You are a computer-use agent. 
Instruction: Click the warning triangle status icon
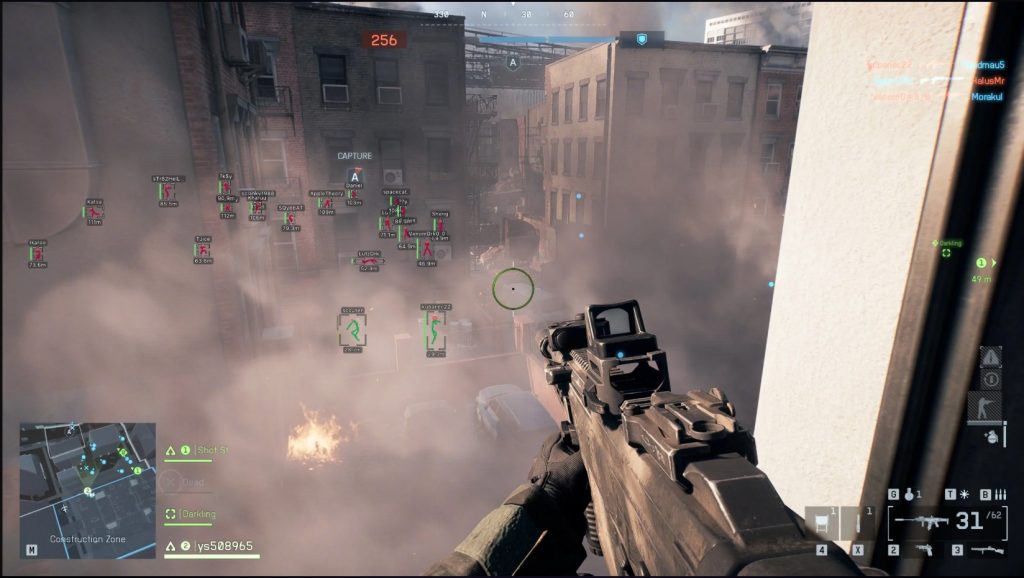coord(990,356)
